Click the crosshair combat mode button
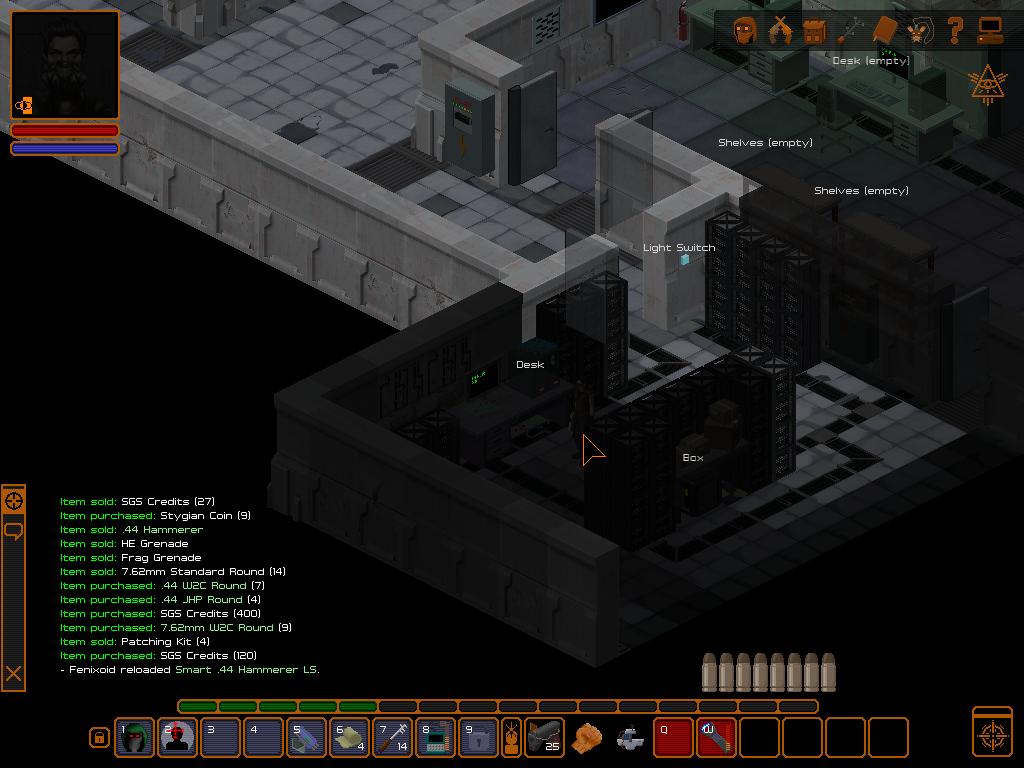1024x768 pixels. pos(992,733)
